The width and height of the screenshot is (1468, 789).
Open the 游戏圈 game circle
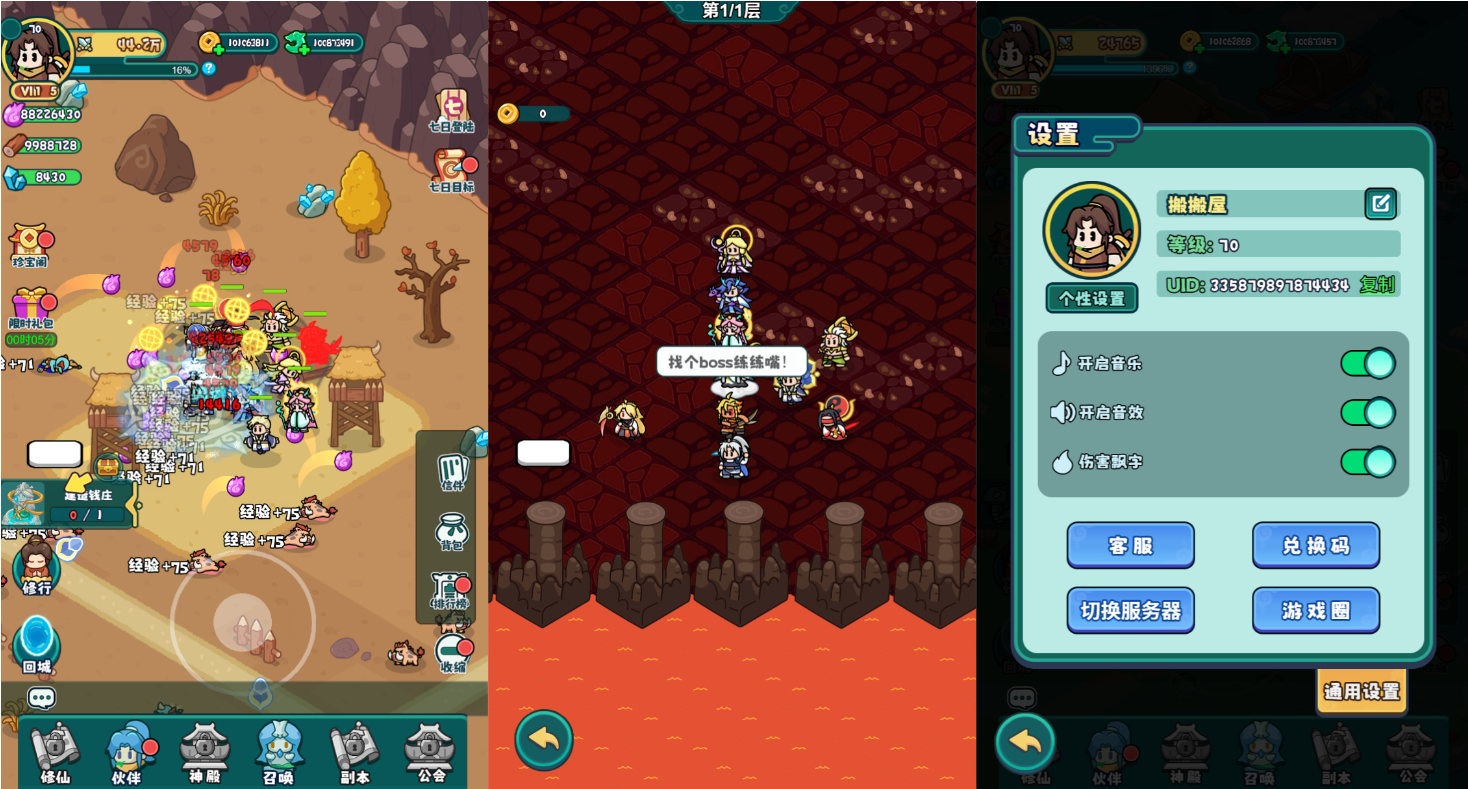coord(1315,610)
